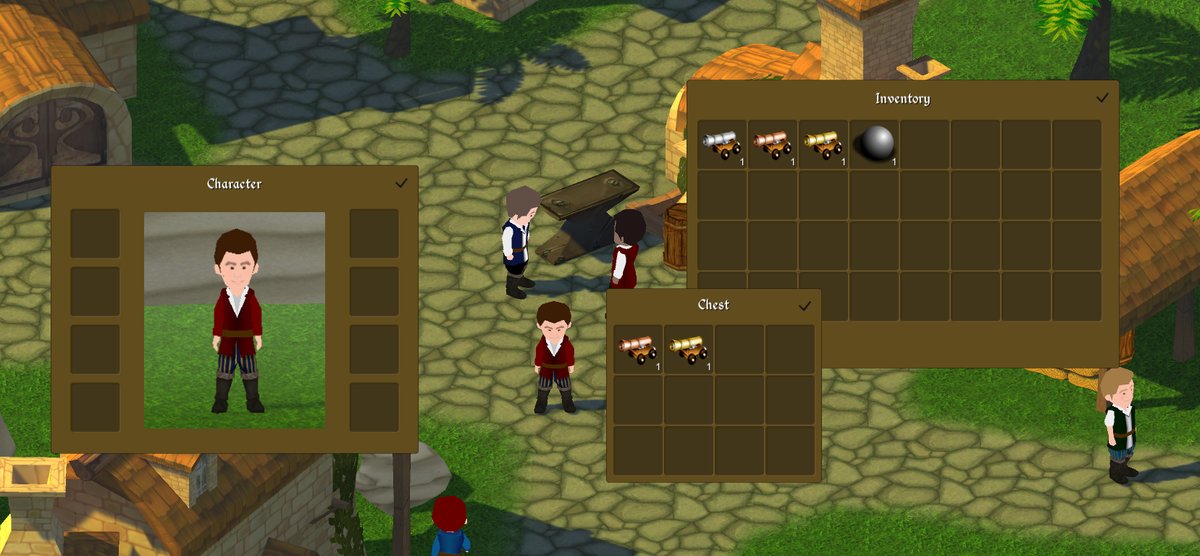
Task: Close the Chest window with its checkmark
Action: pyautogui.click(x=805, y=304)
